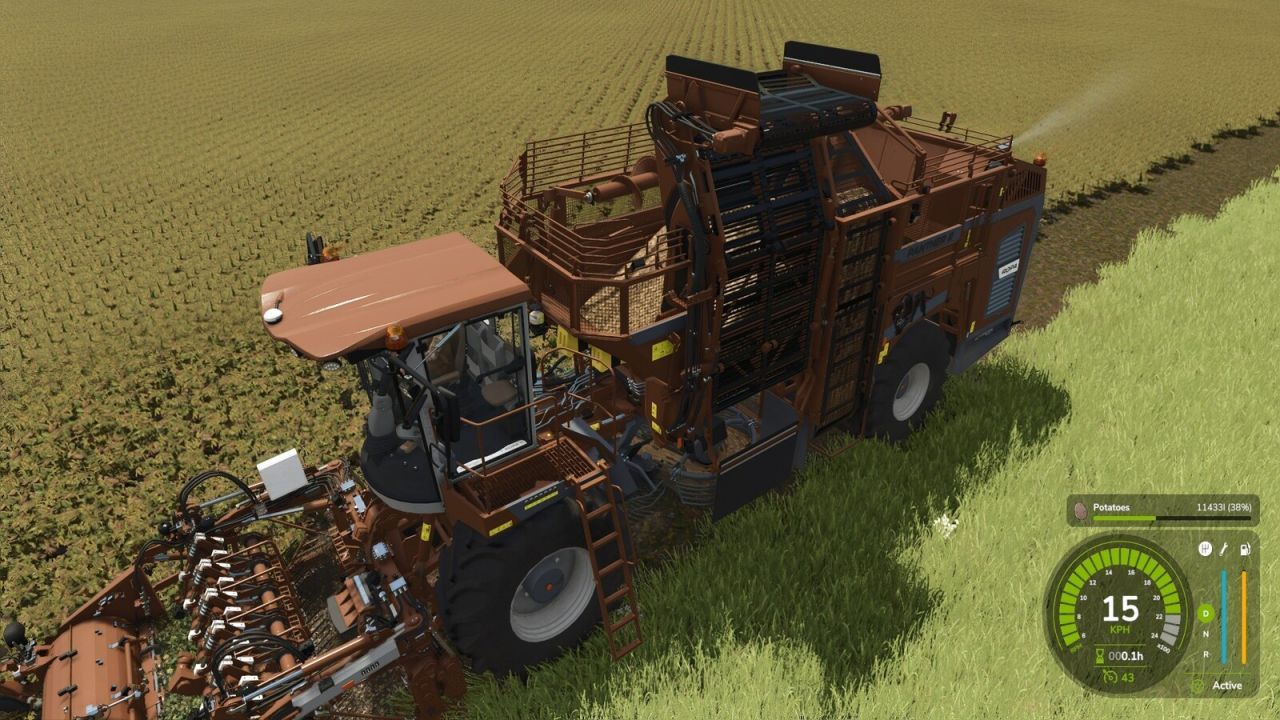1280x720 pixels.
Task: Click the green gear icon next to Active
Action: 1198,686
